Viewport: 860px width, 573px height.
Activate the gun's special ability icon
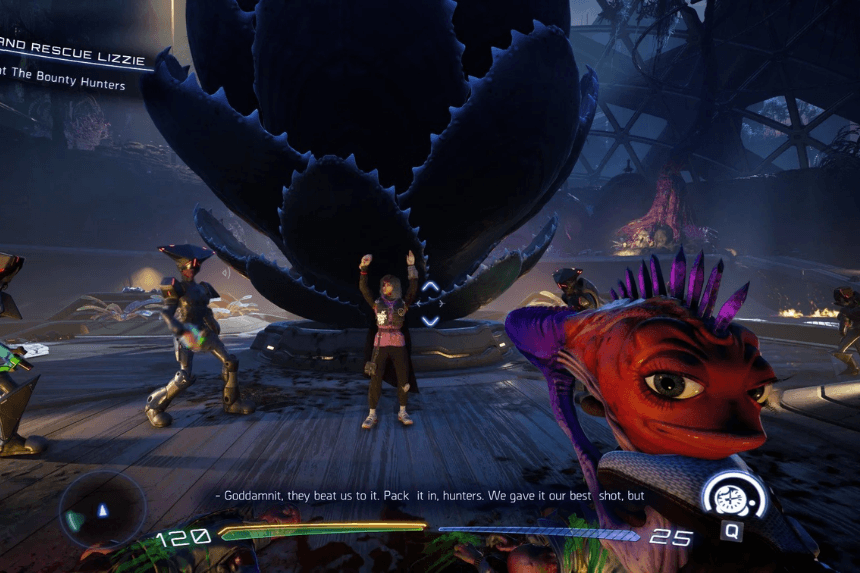click(733, 497)
